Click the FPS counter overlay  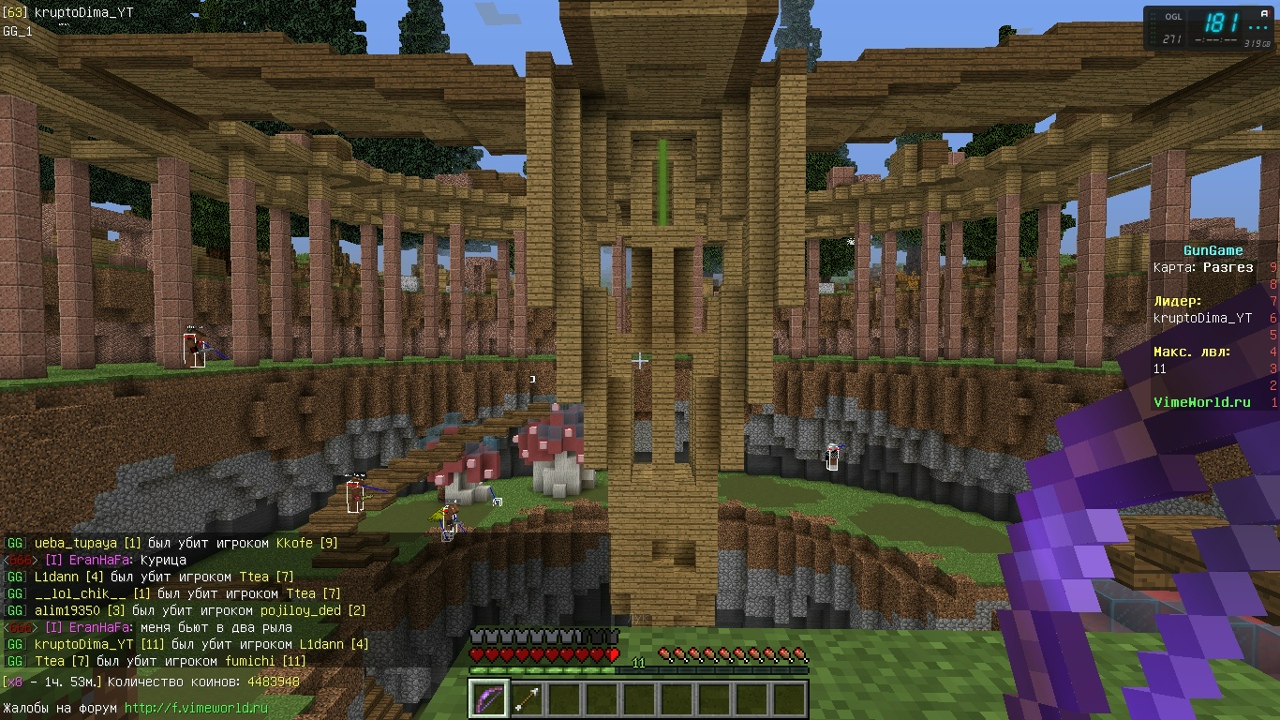tap(1209, 27)
